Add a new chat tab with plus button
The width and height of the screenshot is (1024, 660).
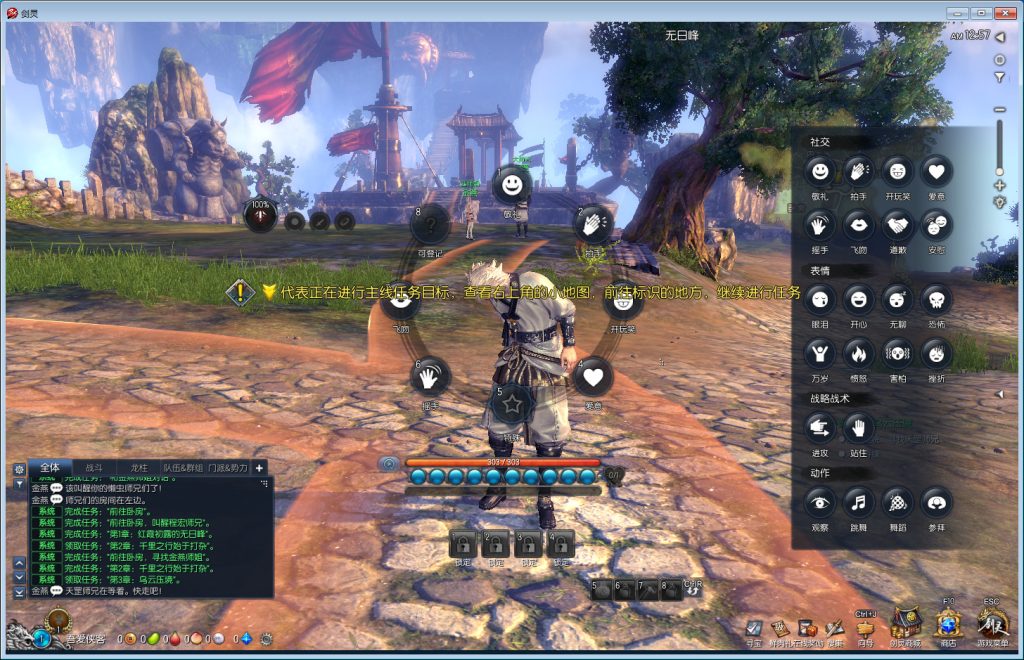click(x=260, y=467)
